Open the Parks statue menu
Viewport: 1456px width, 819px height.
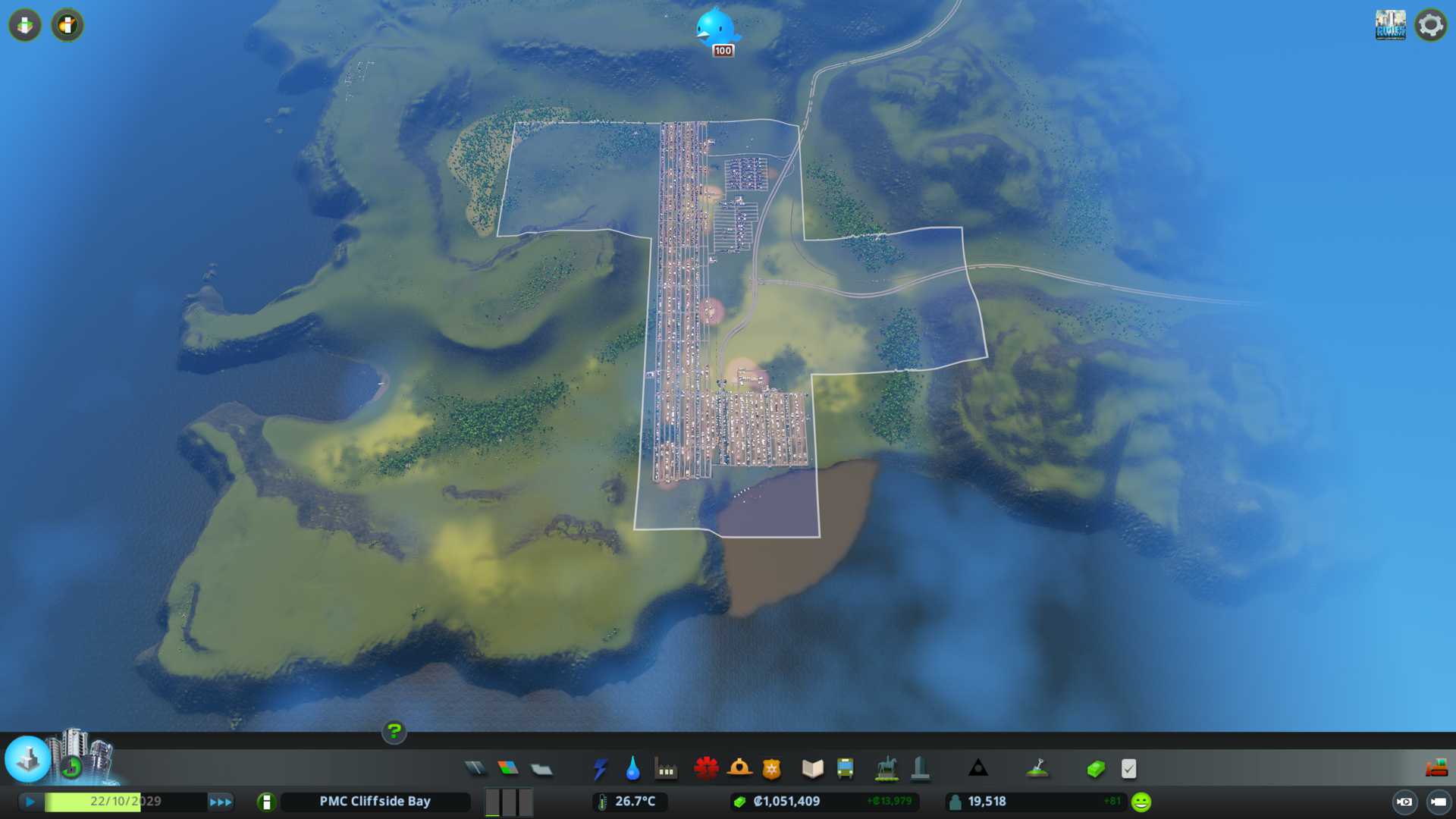click(x=886, y=769)
